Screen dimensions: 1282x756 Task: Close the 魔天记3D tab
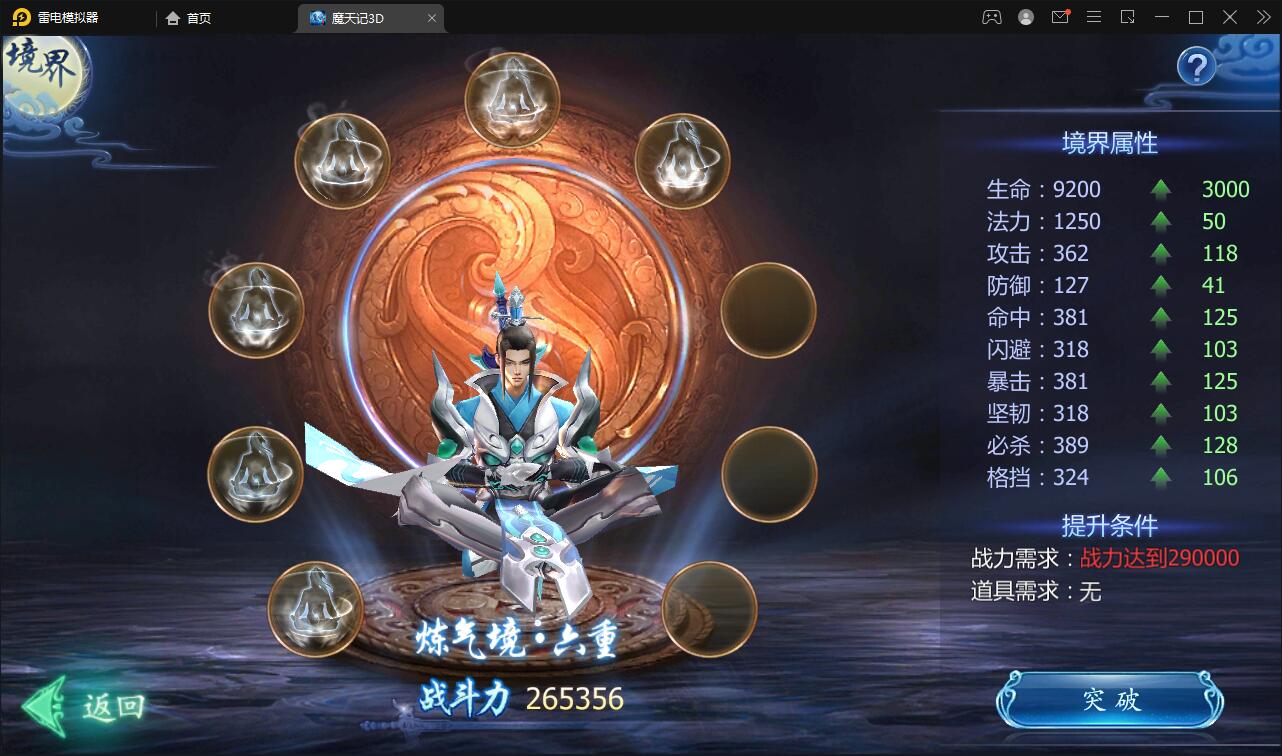point(431,17)
